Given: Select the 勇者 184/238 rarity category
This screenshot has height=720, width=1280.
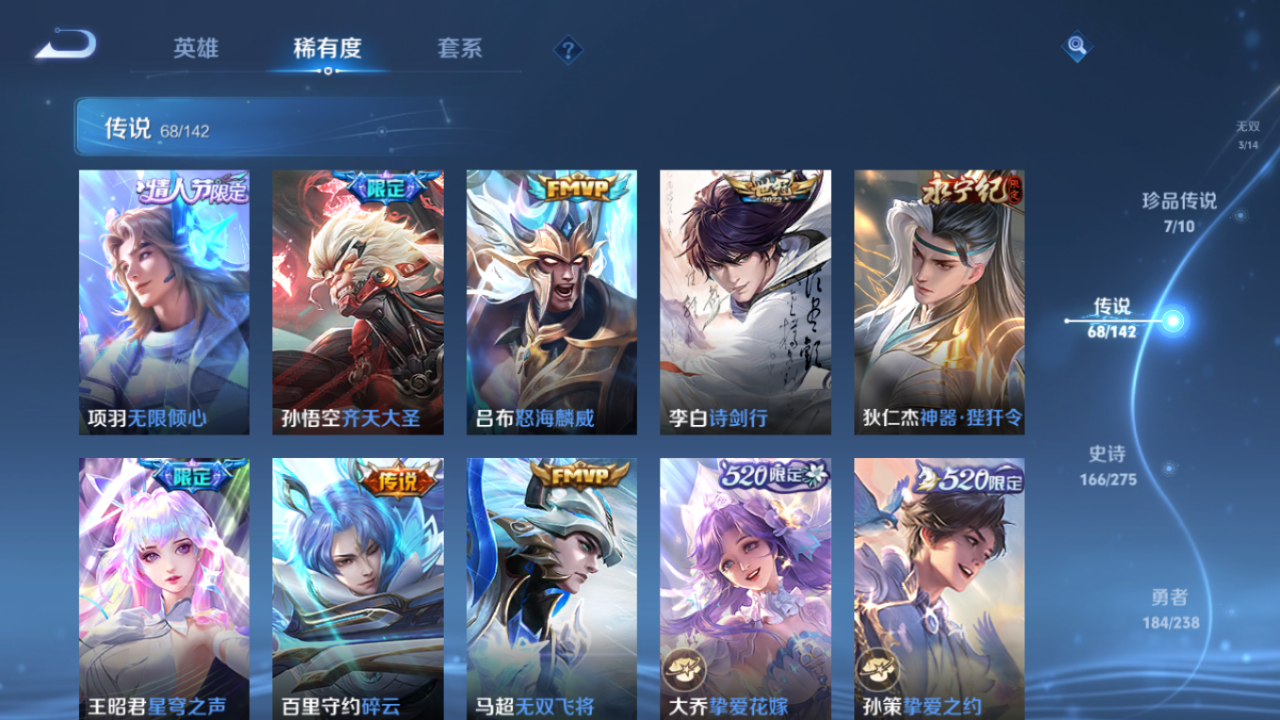Looking at the screenshot, I should [1170, 606].
